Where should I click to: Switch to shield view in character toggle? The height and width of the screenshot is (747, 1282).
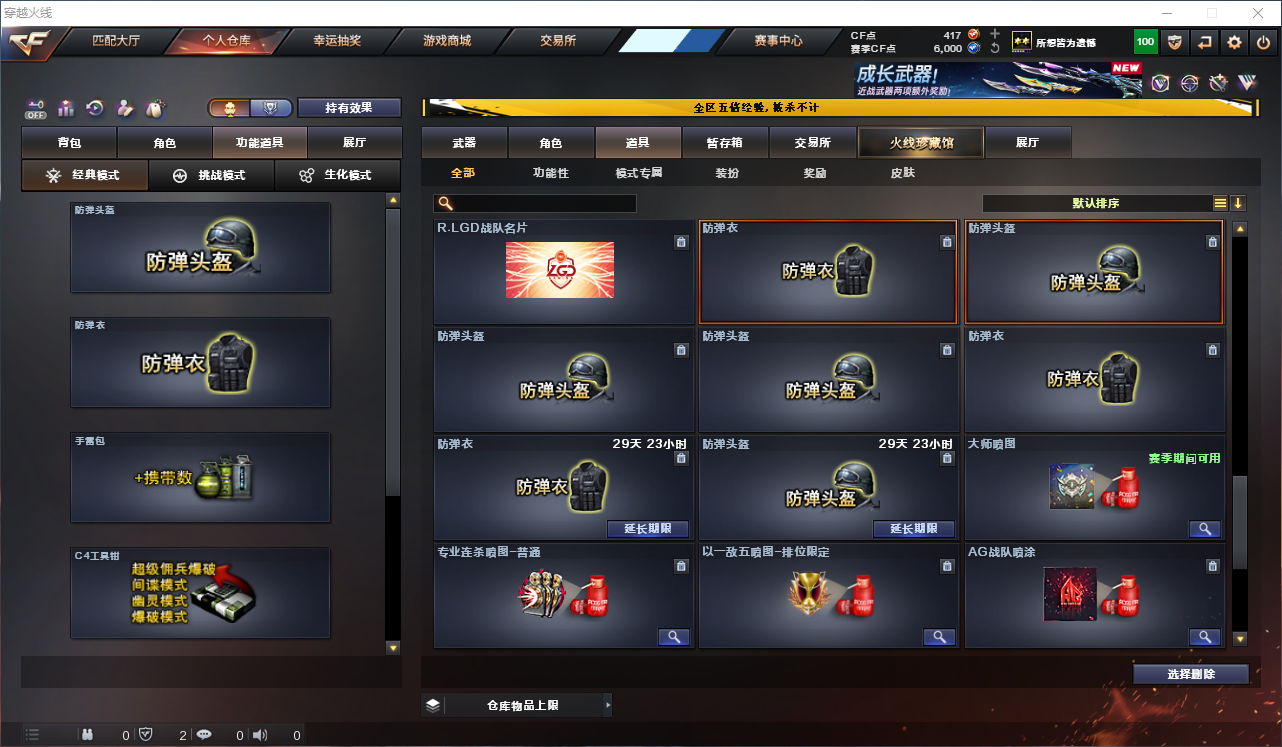coord(272,106)
